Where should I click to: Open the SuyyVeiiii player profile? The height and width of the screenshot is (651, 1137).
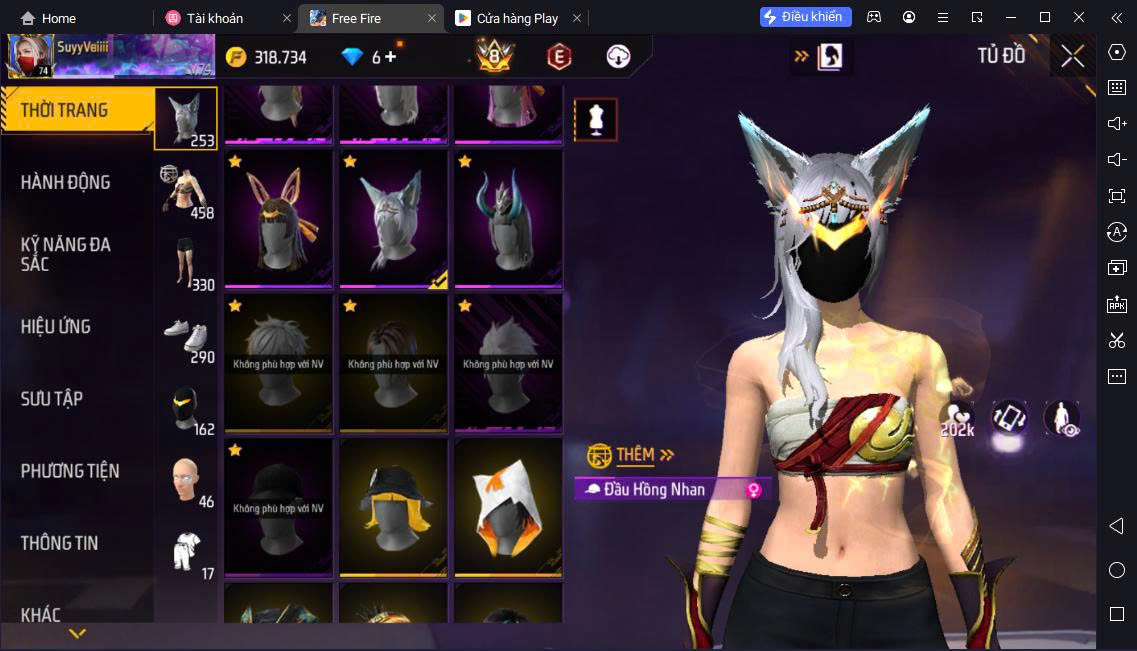[28, 57]
